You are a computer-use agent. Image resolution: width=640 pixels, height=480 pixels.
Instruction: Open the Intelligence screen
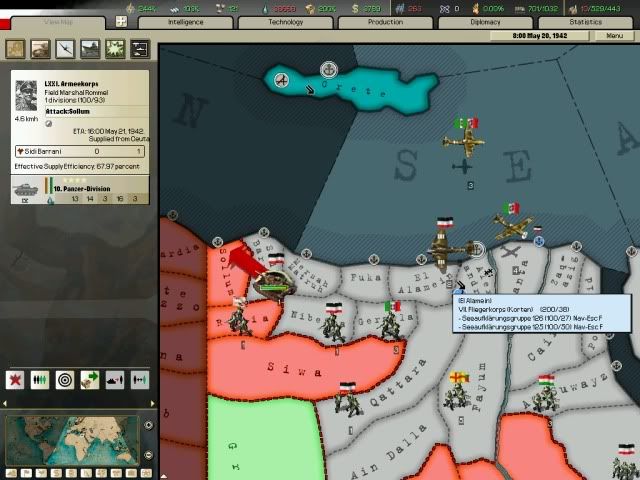tap(187, 21)
